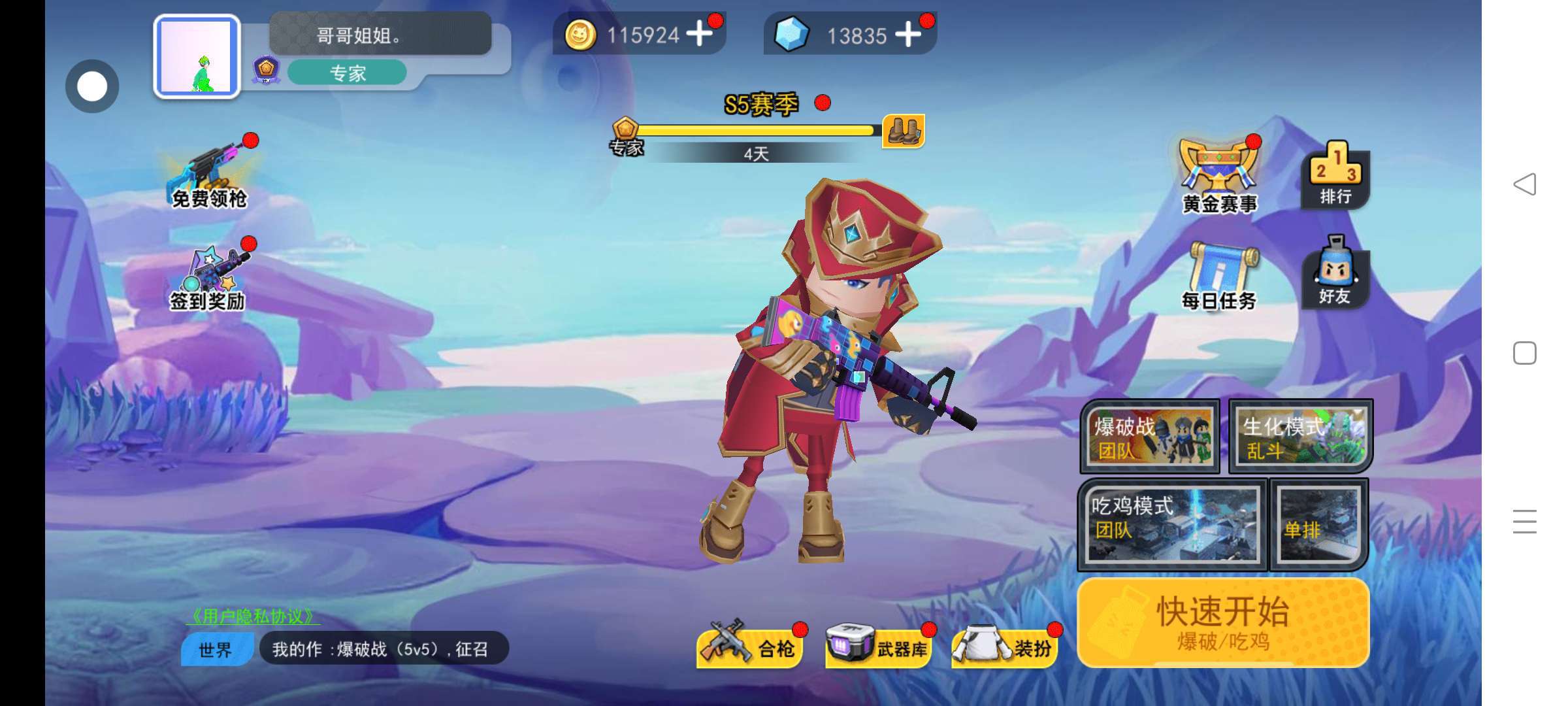The height and width of the screenshot is (706, 1568).
Task: Open the 合枪 gun merge menu
Action: [750, 646]
